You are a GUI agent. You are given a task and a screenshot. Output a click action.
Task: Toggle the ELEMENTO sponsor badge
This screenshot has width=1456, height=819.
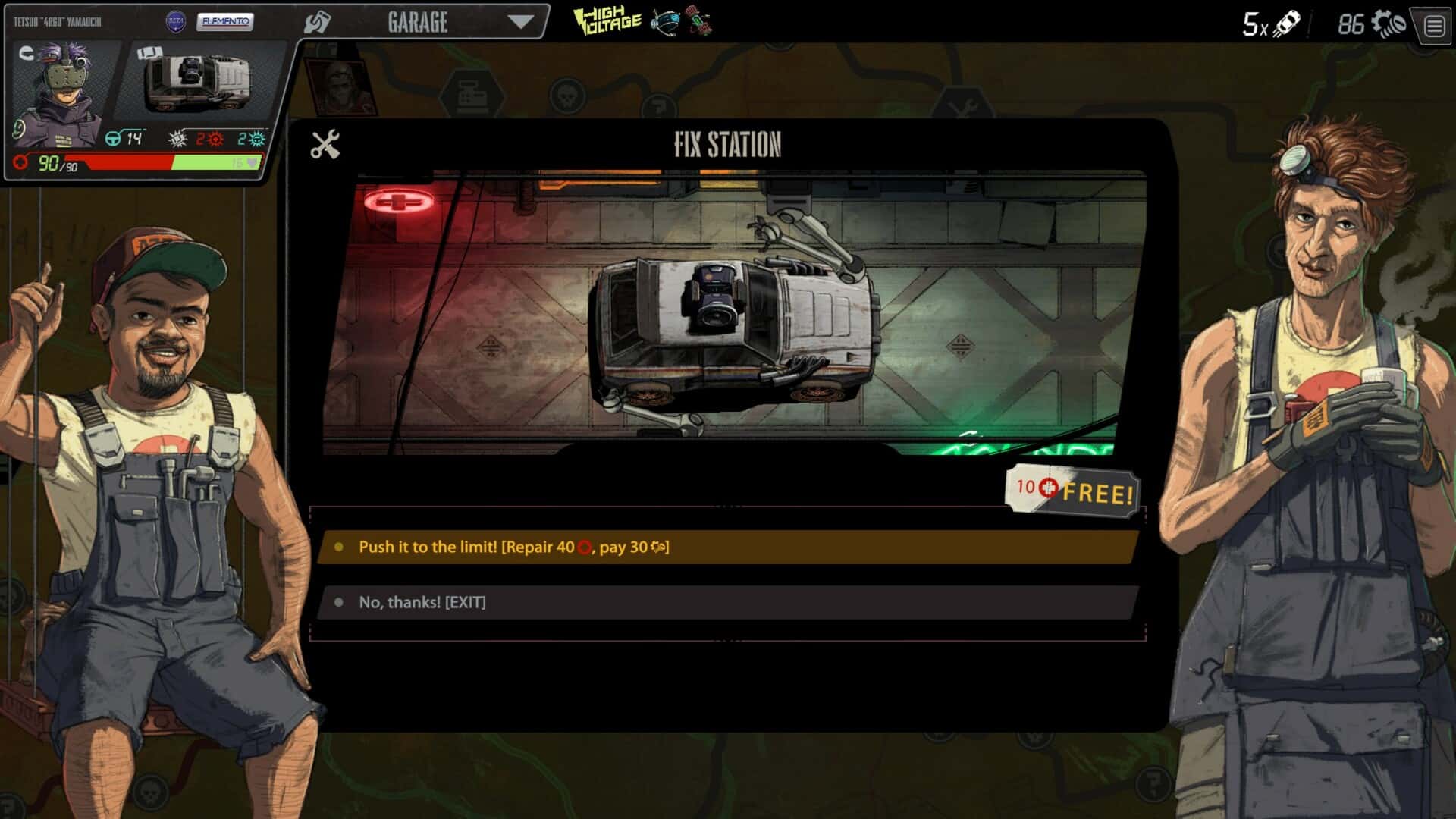[225, 20]
